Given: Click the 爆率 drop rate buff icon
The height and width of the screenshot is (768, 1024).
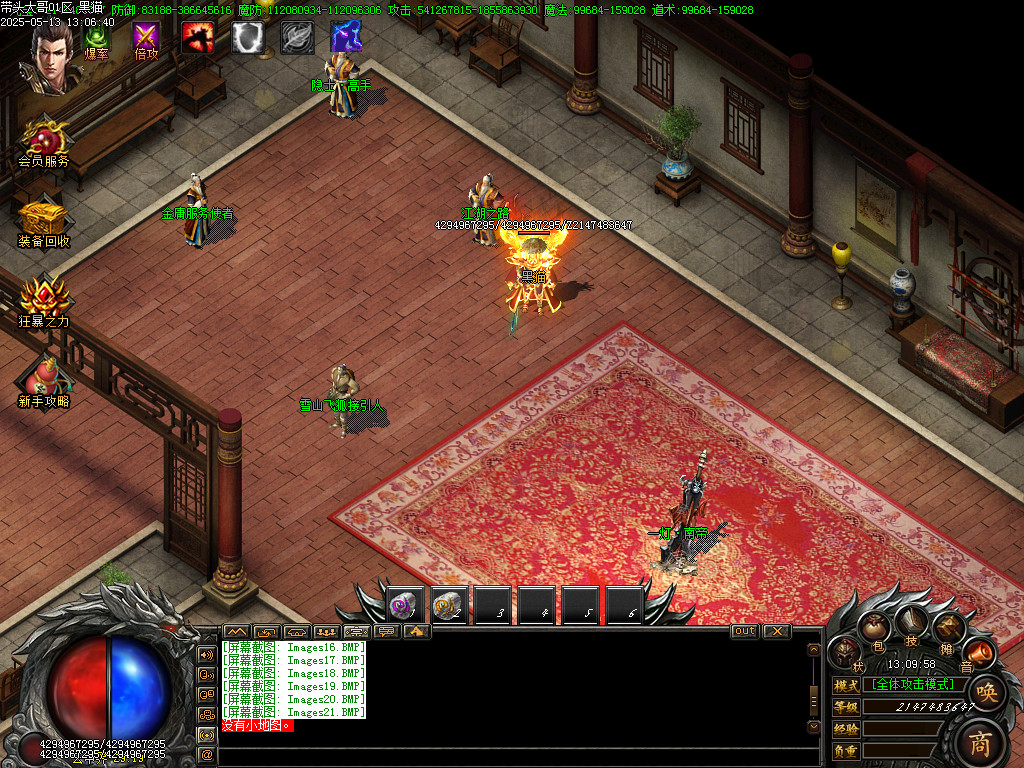Looking at the screenshot, I should pyautogui.click(x=97, y=40).
